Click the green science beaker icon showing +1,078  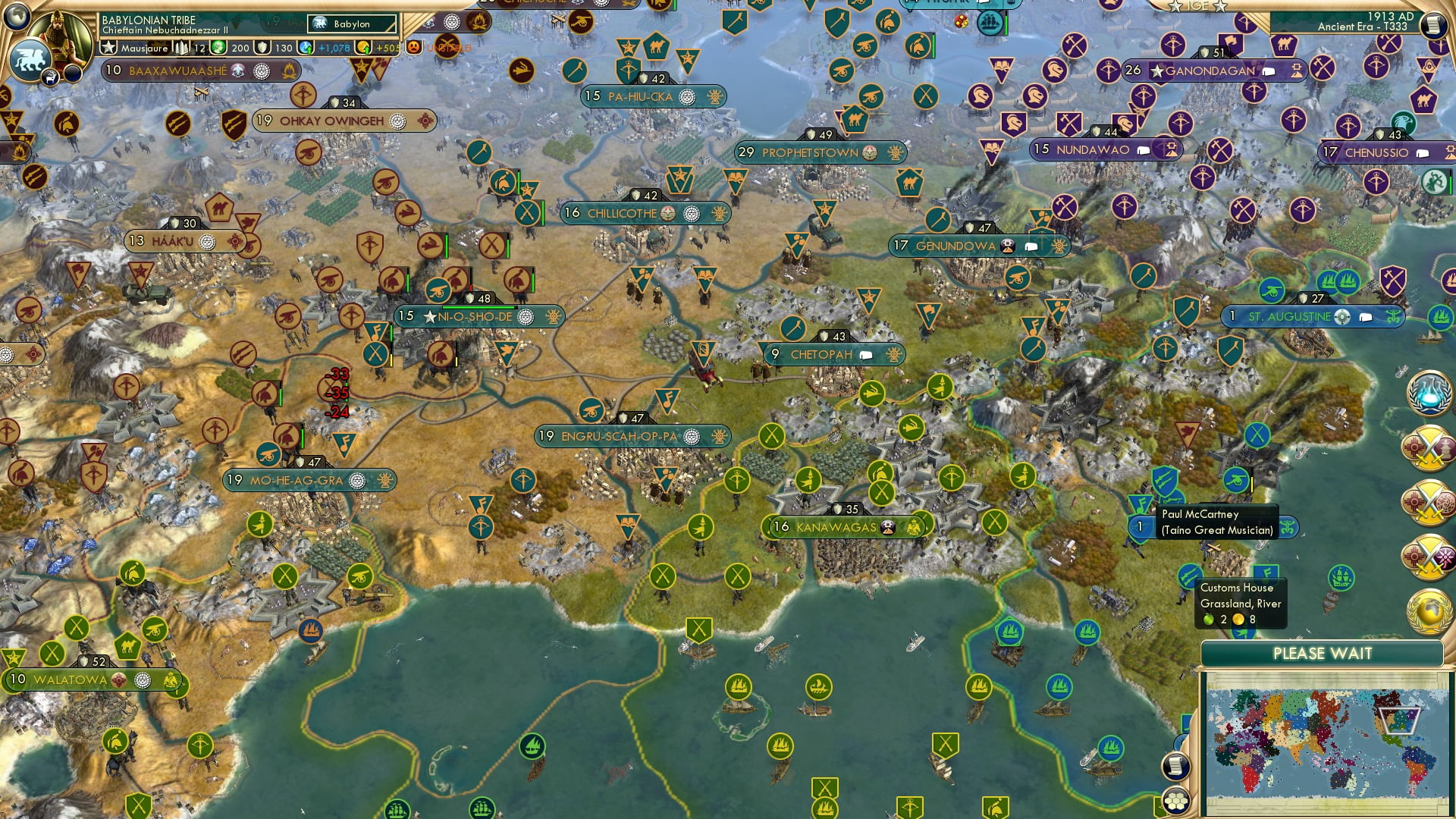(x=306, y=47)
